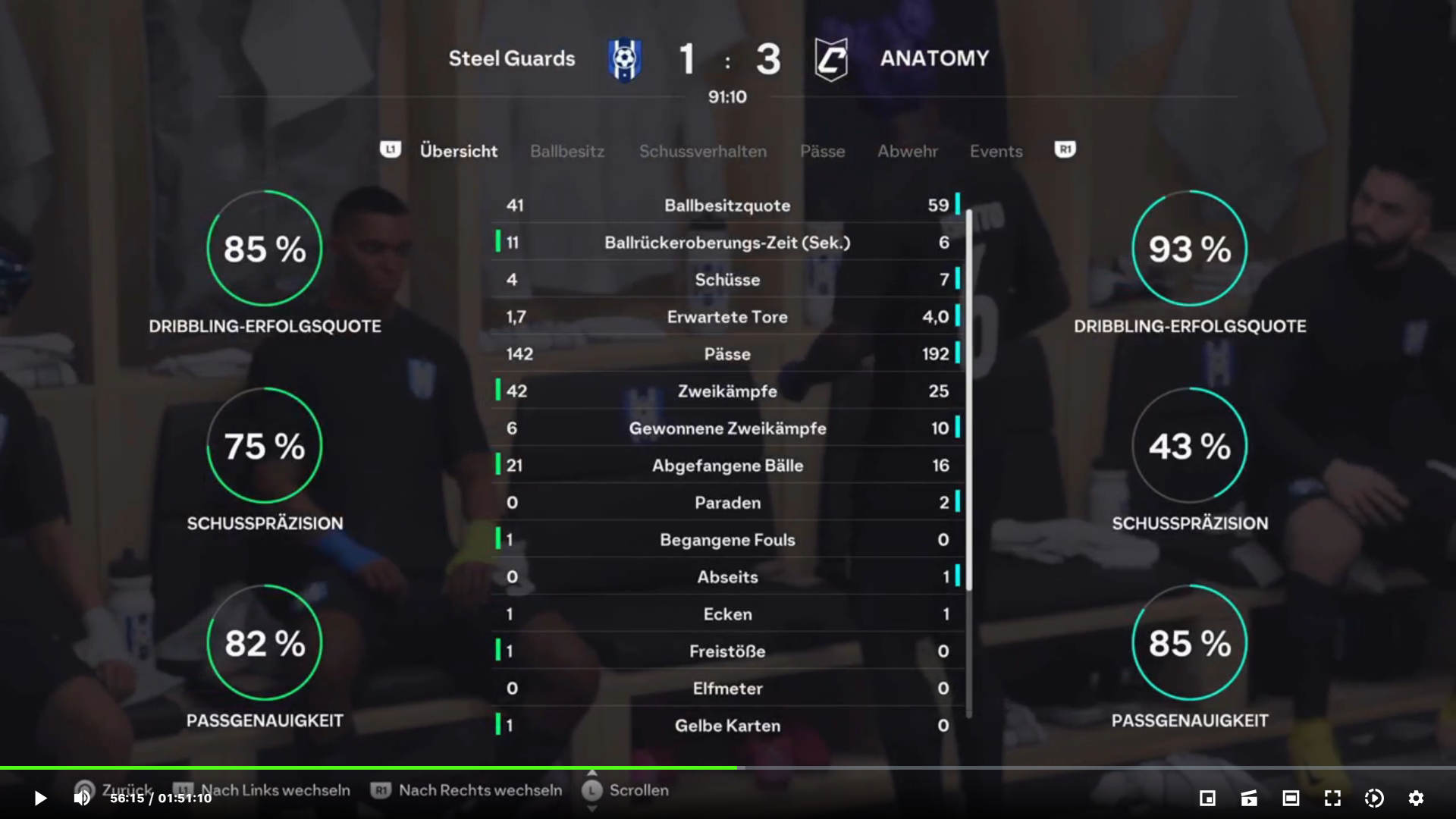The height and width of the screenshot is (819, 1456).
Task: Open the Schussverhalten tab
Action: point(702,151)
